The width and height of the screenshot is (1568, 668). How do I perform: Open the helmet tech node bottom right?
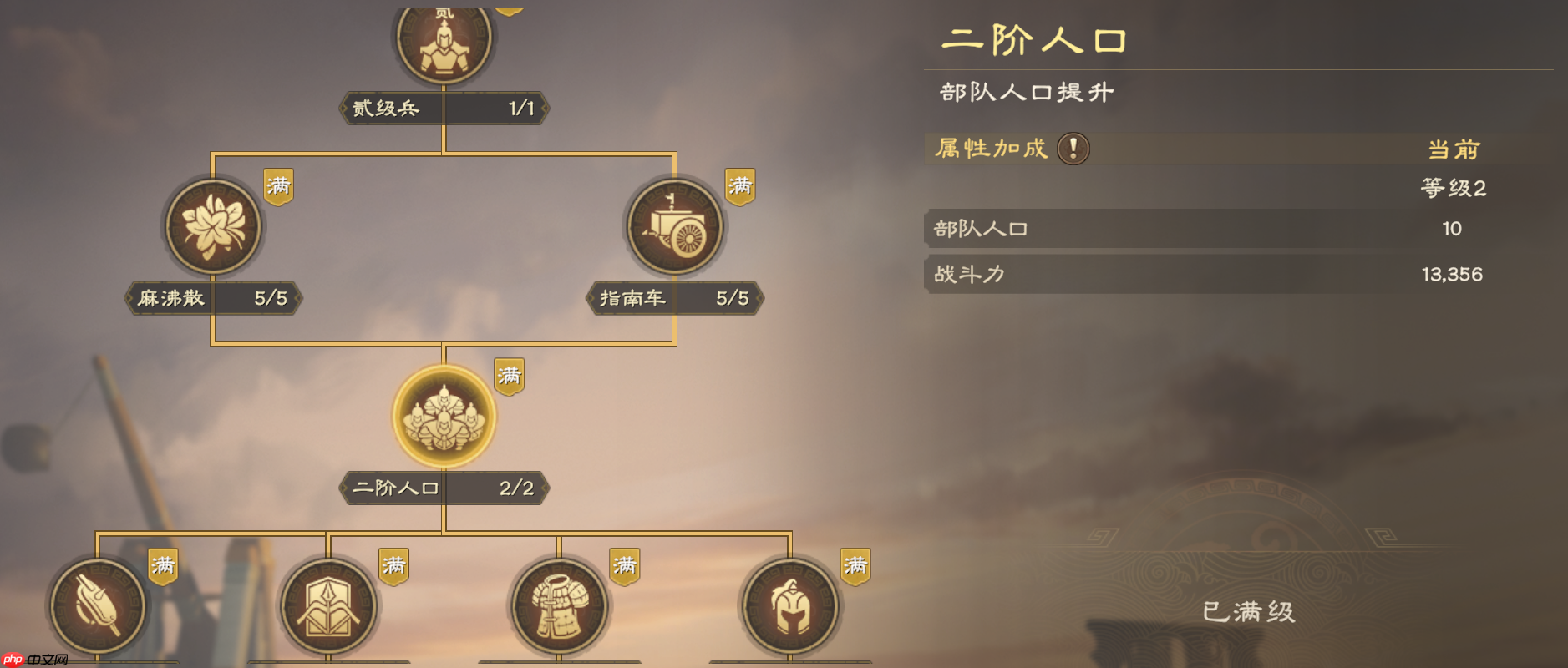tap(789, 607)
